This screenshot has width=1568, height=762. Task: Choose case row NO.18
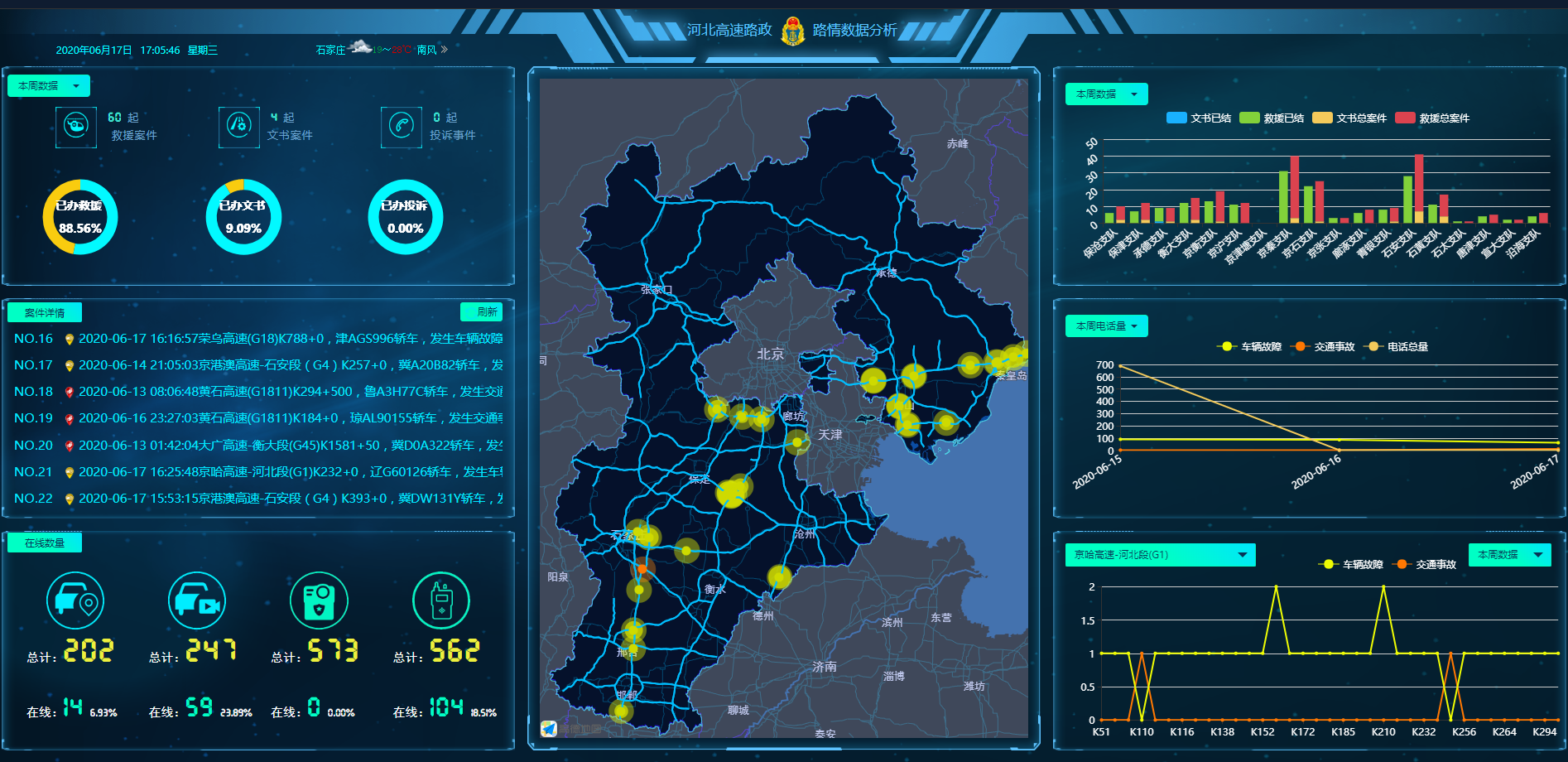click(x=257, y=392)
